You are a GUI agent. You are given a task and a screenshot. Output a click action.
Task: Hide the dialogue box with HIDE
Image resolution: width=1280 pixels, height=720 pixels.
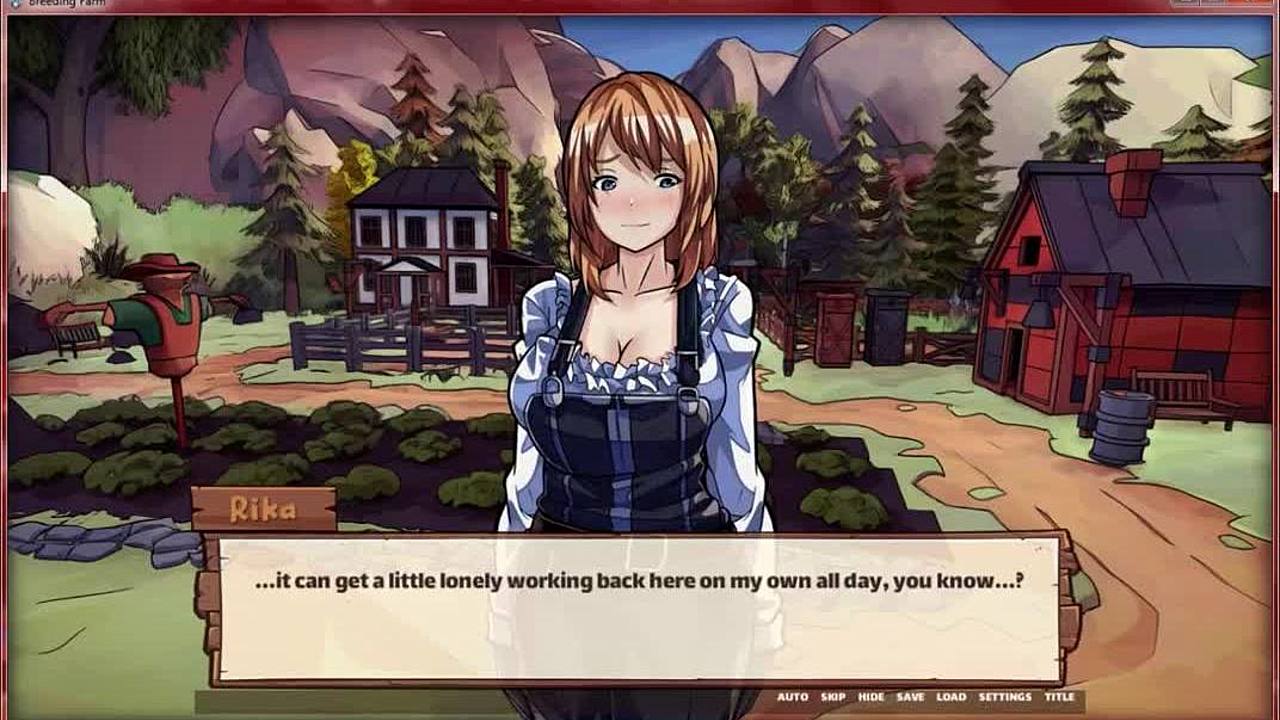[871, 697]
